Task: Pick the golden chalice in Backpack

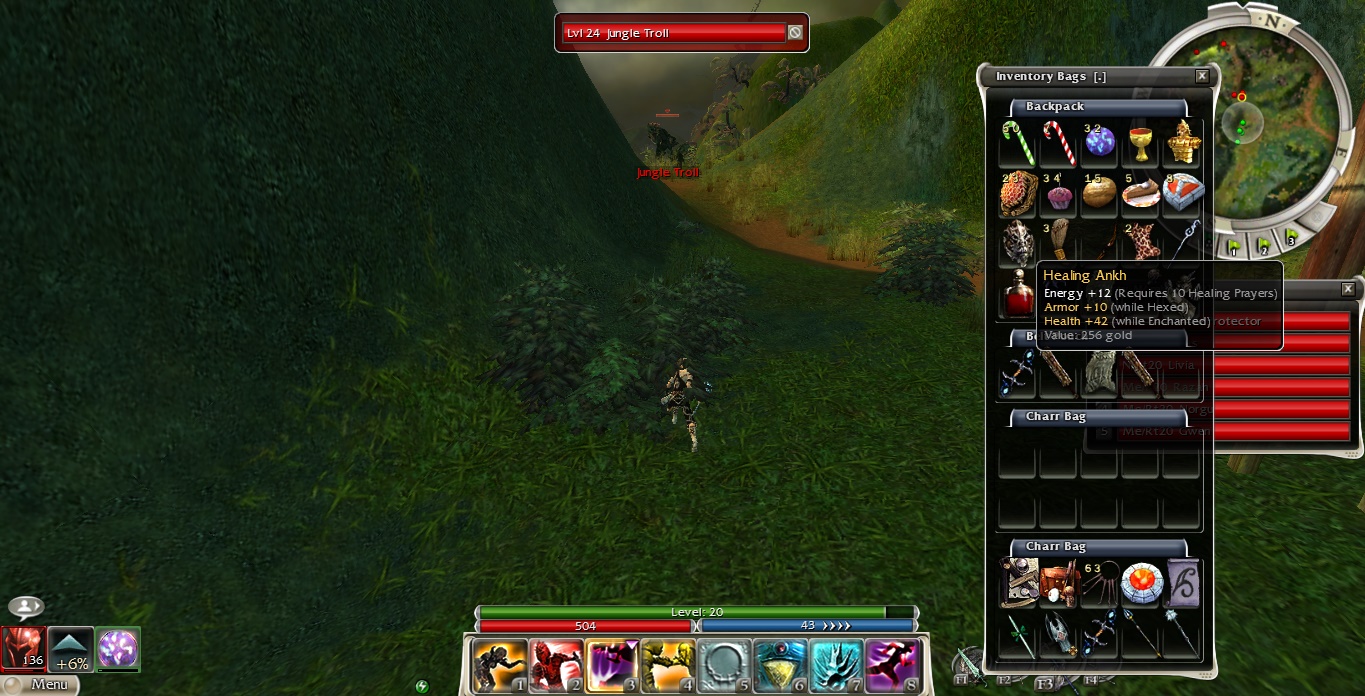Action: coord(1140,144)
